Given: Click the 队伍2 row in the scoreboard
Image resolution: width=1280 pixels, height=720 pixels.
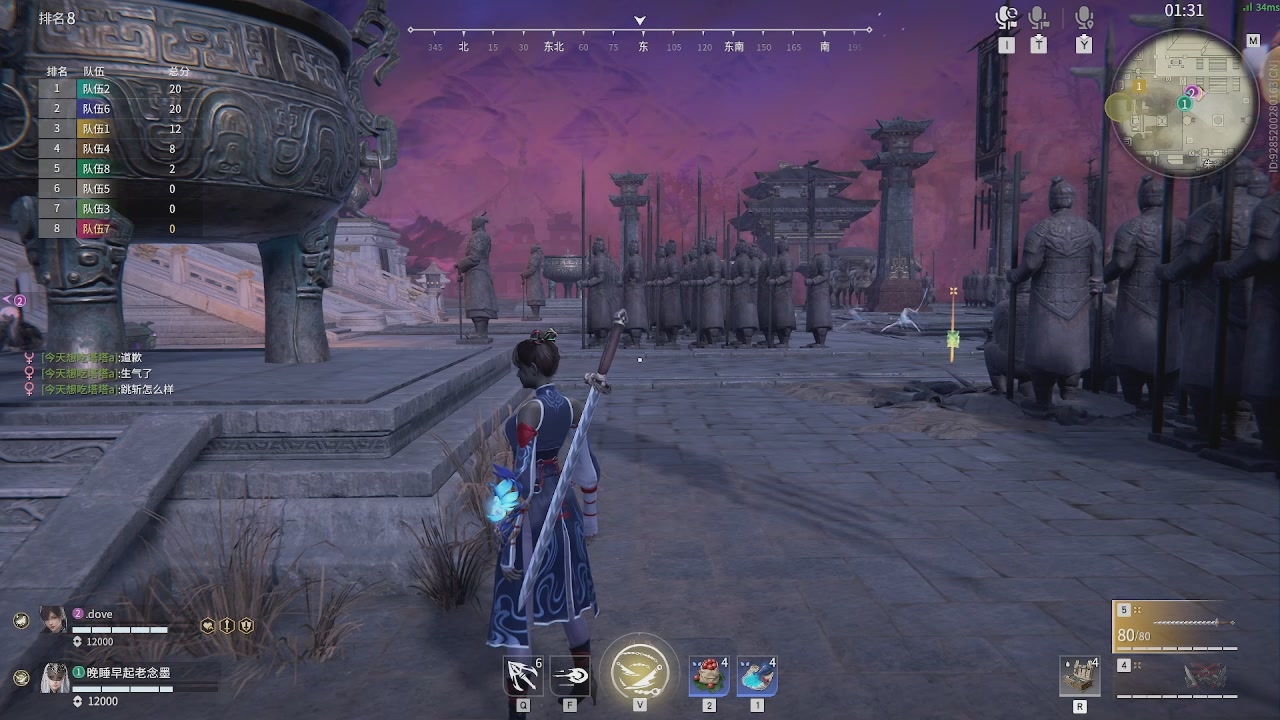Looking at the screenshot, I should click(x=115, y=88).
